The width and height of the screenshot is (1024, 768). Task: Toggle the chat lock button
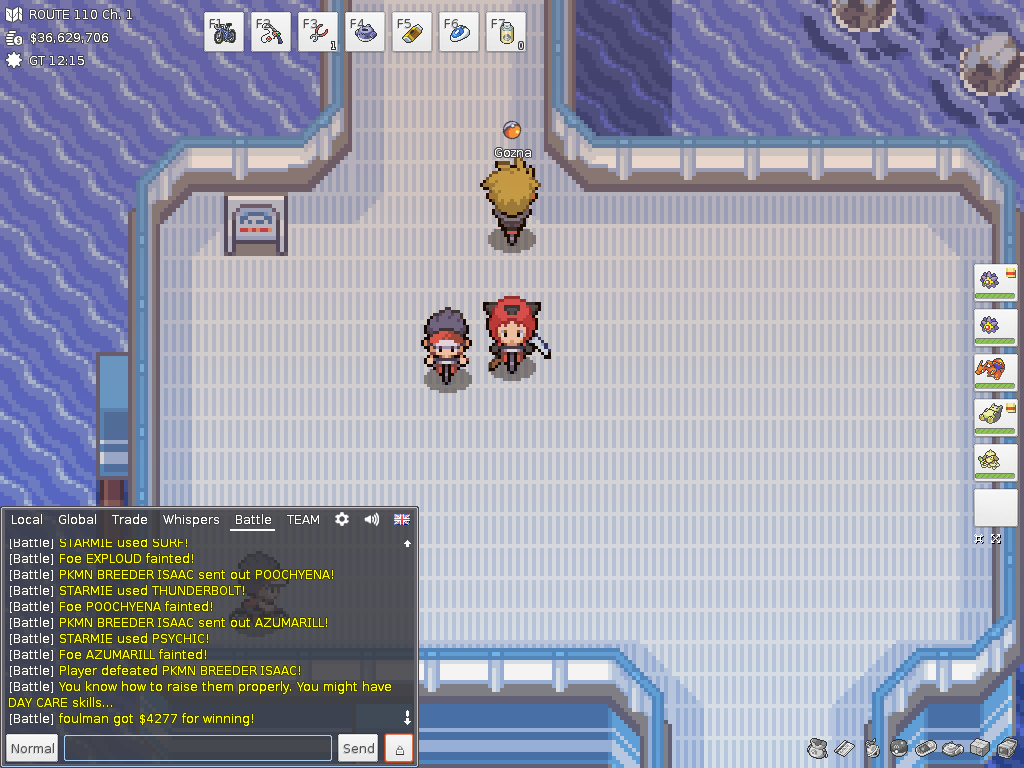[399, 748]
